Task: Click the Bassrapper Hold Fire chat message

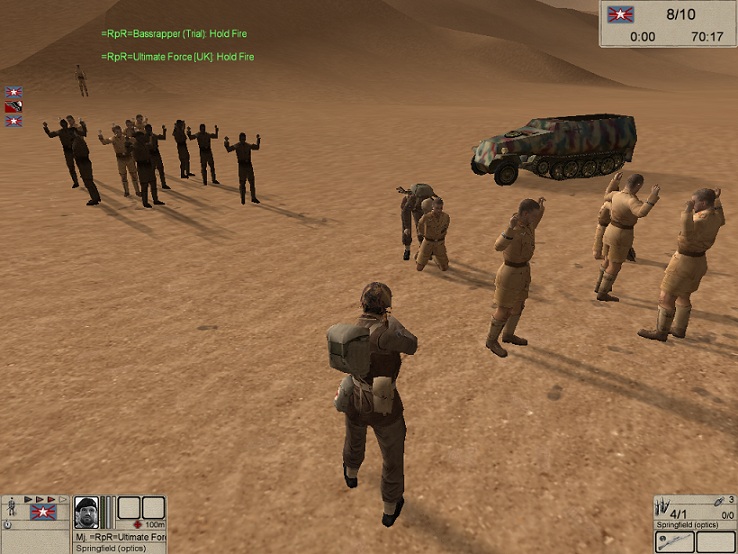Action: pos(173,34)
